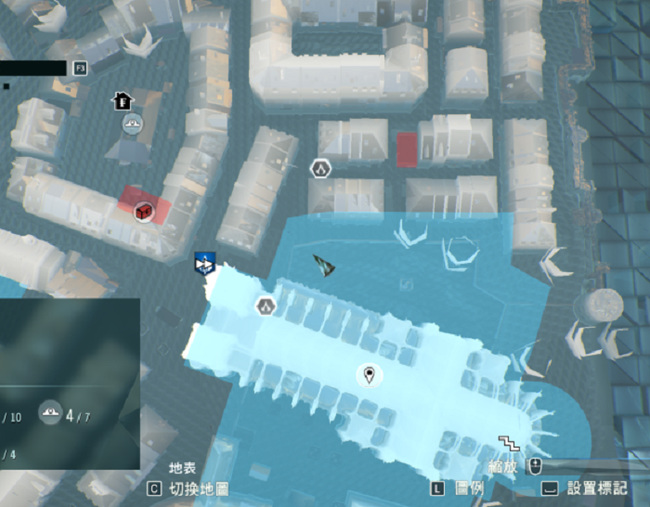Viewport: 650px width, 507px height.
Task: Select the red chest map marker
Action: tap(144, 211)
